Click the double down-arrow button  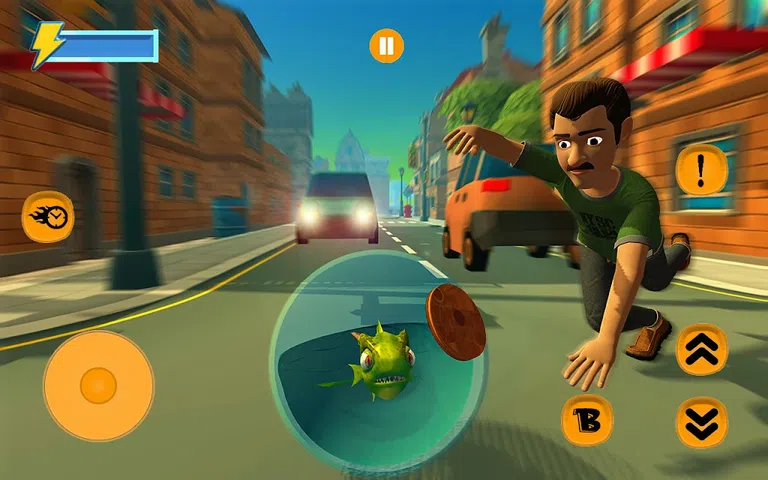(702, 421)
